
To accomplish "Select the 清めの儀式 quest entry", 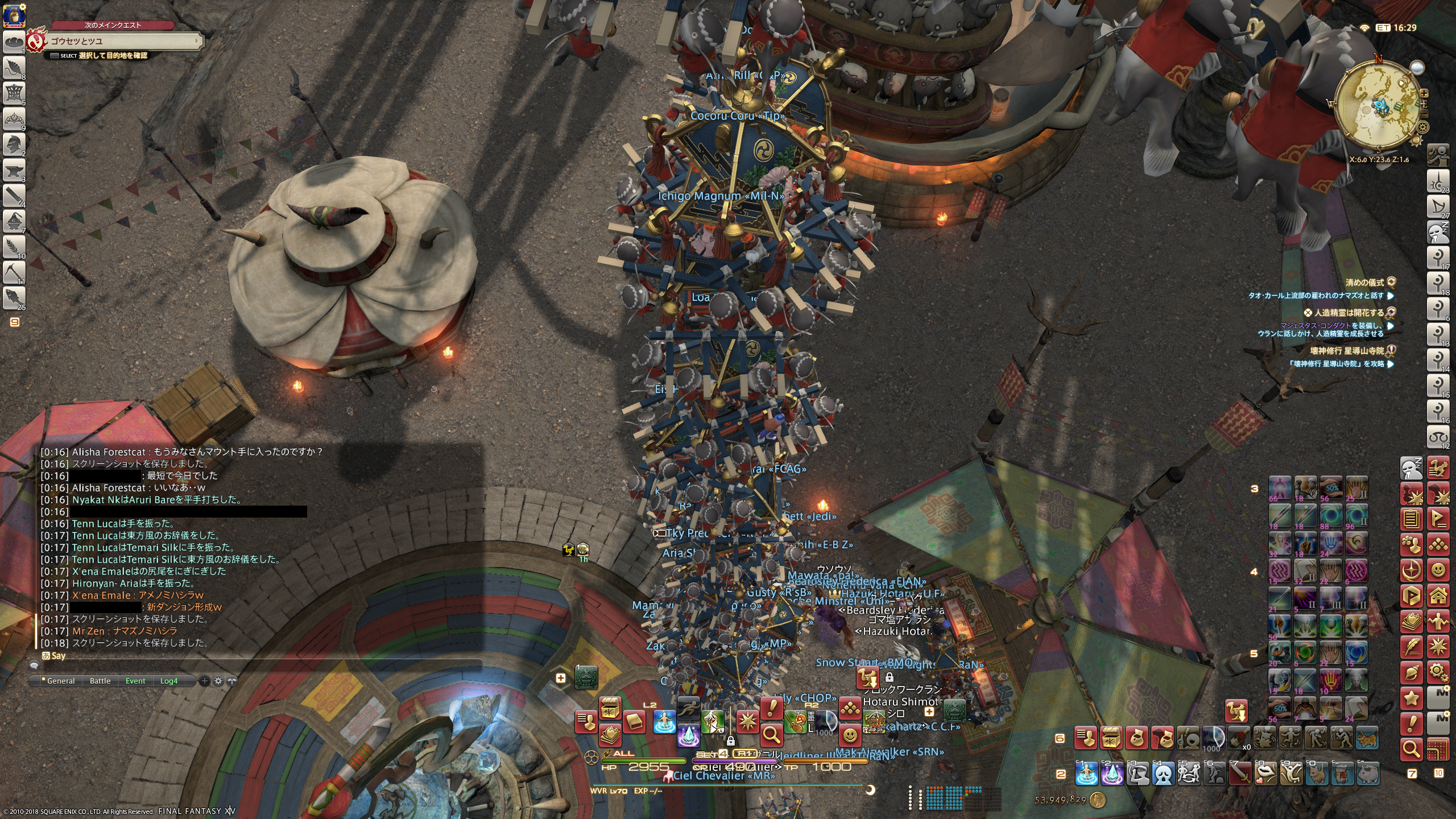I will [x=1364, y=282].
